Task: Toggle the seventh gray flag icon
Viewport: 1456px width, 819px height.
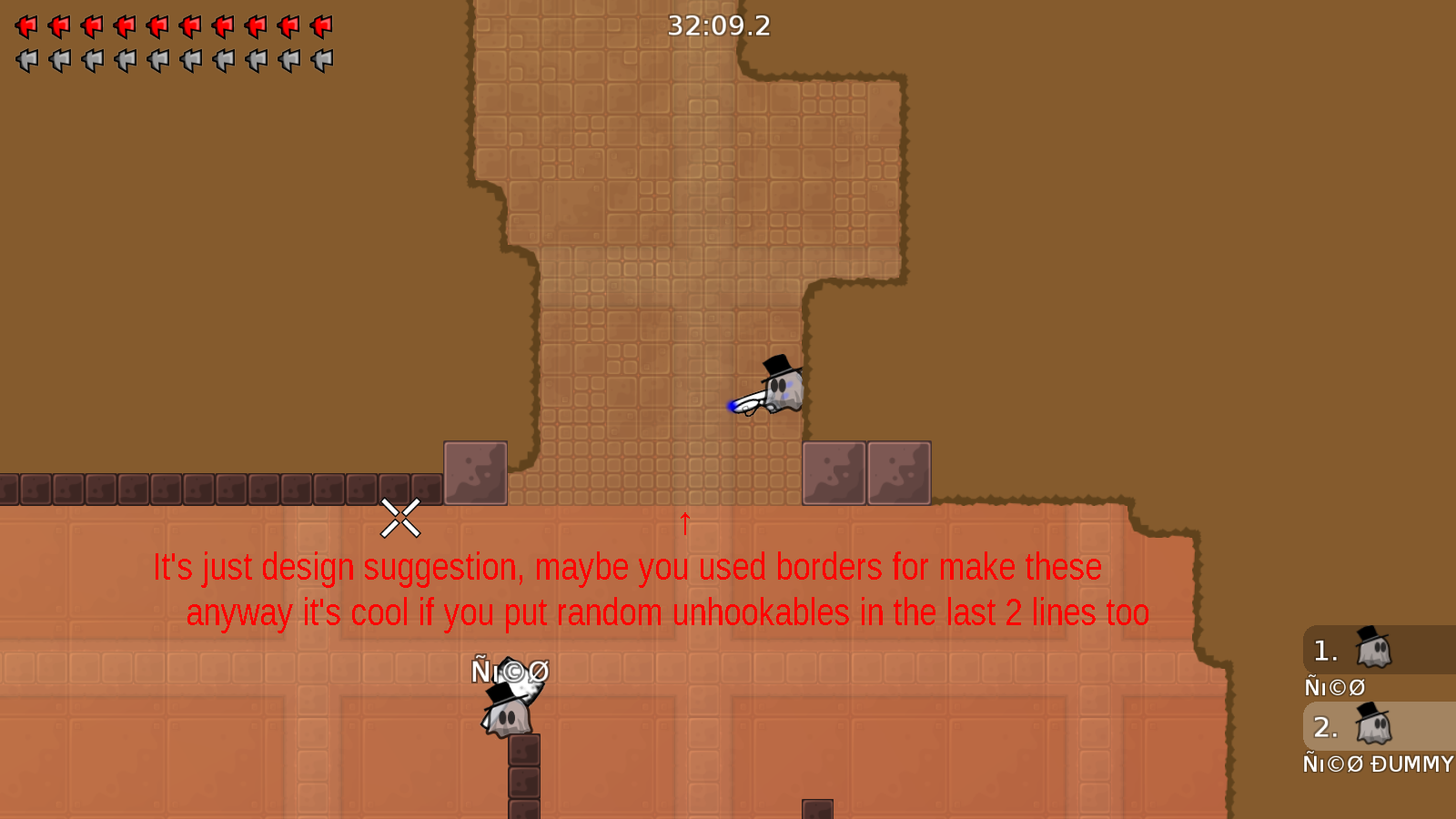Action: tap(222, 61)
